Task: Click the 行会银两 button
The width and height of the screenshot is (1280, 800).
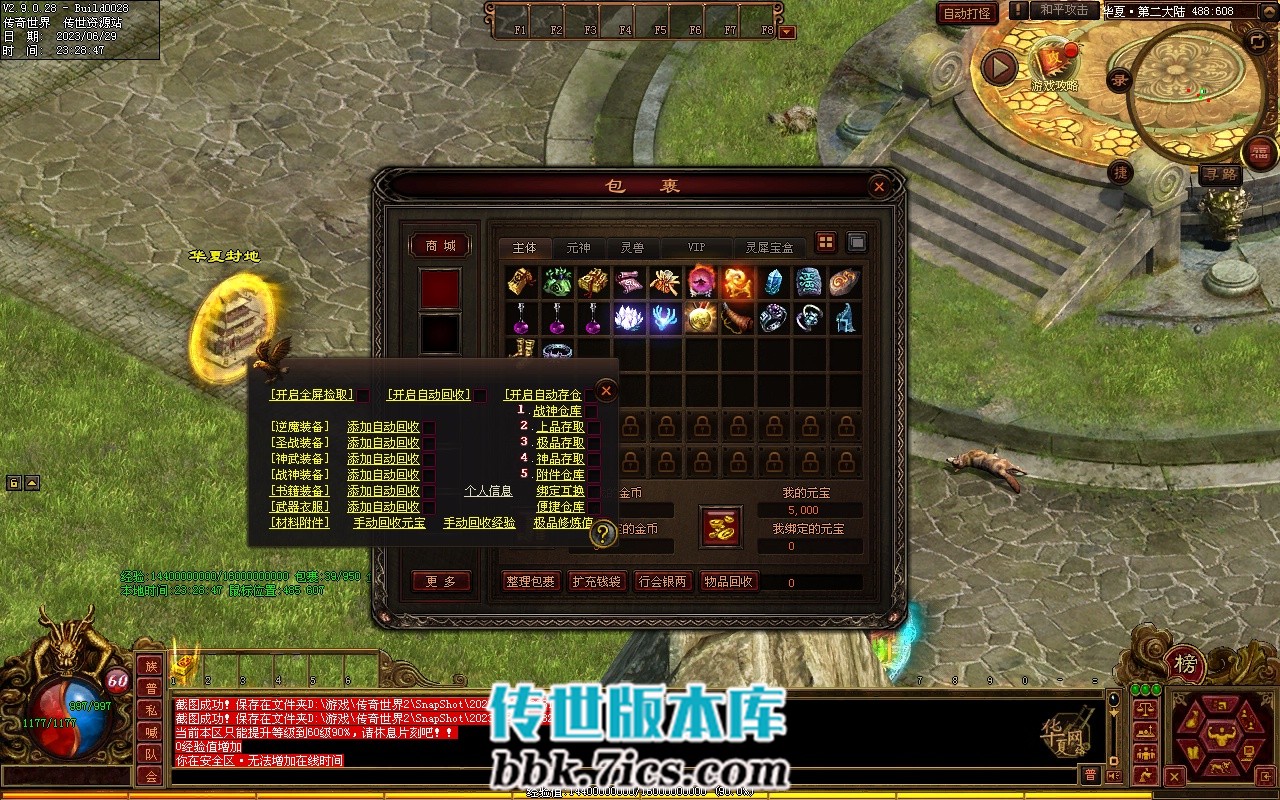Action: click(x=663, y=581)
